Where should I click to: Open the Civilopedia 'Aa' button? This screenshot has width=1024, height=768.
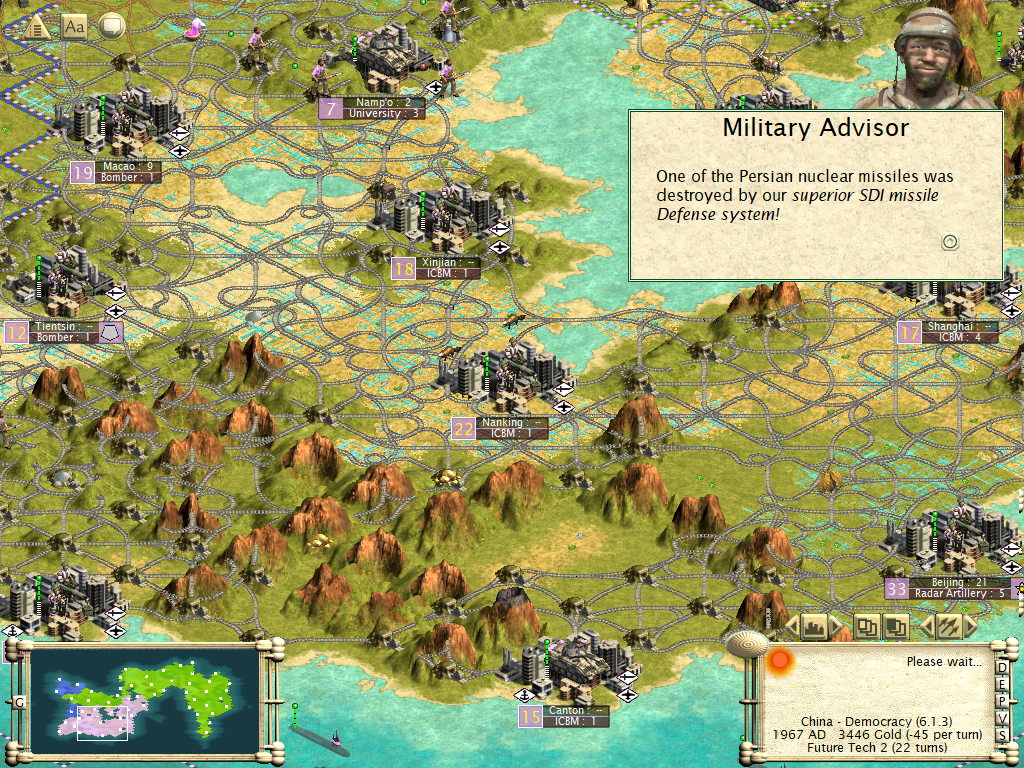pyautogui.click(x=74, y=27)
